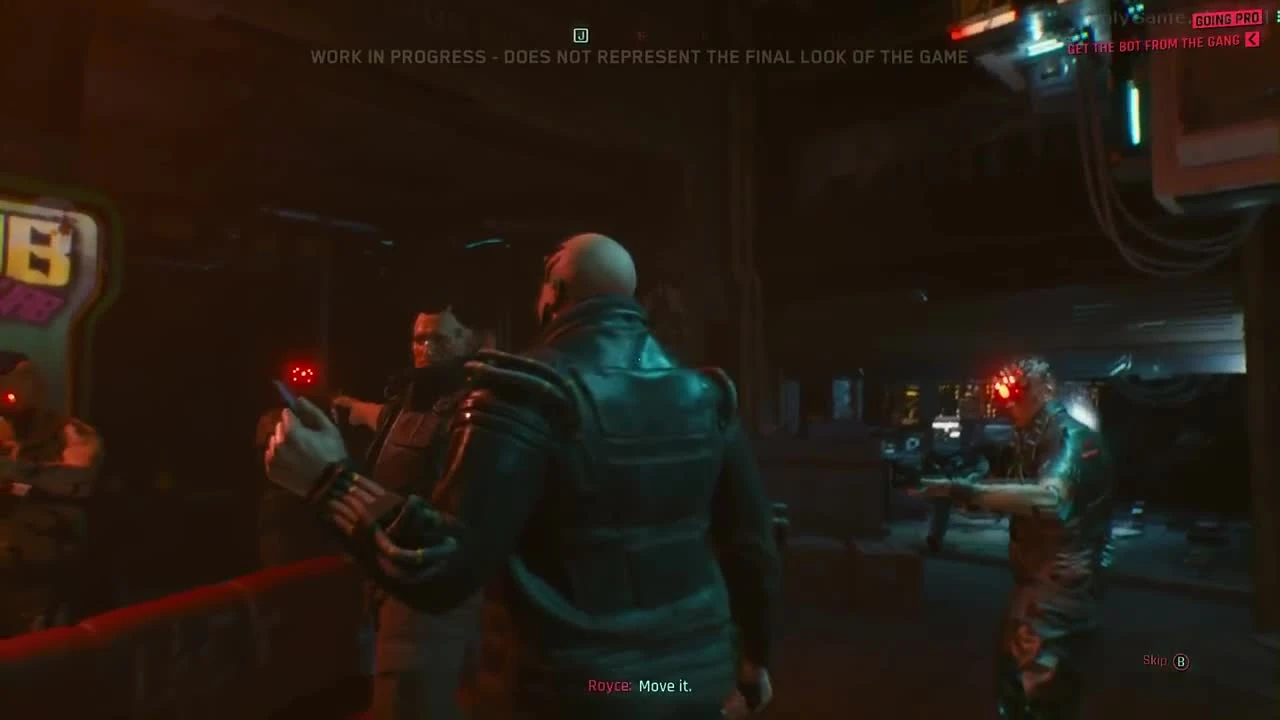Click the Move it dialogue line
The image size is (1280, 720).
pos(668,687)
